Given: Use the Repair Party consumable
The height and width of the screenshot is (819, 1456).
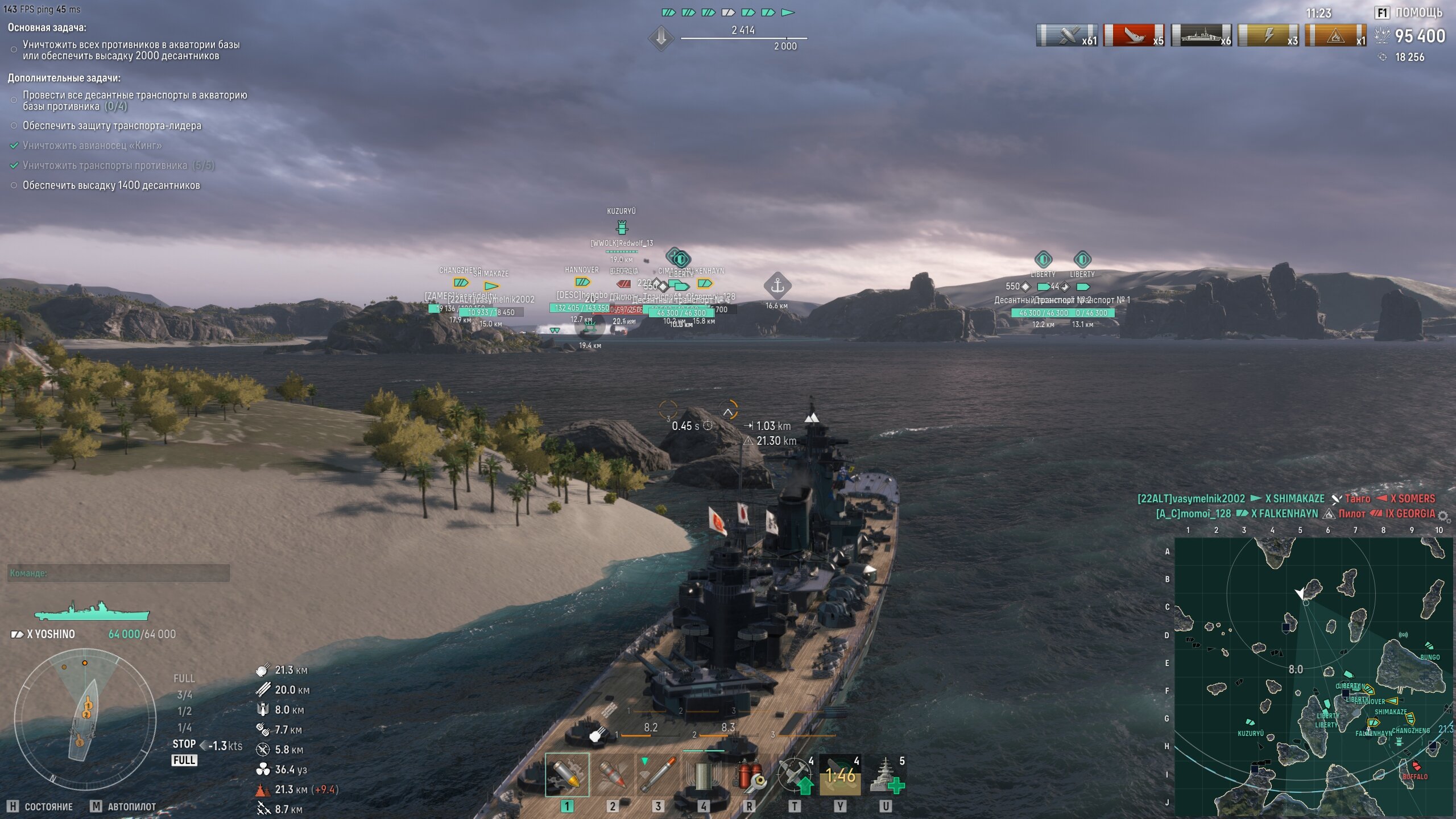Looking at the screenshot, I should tap(885, 775).
